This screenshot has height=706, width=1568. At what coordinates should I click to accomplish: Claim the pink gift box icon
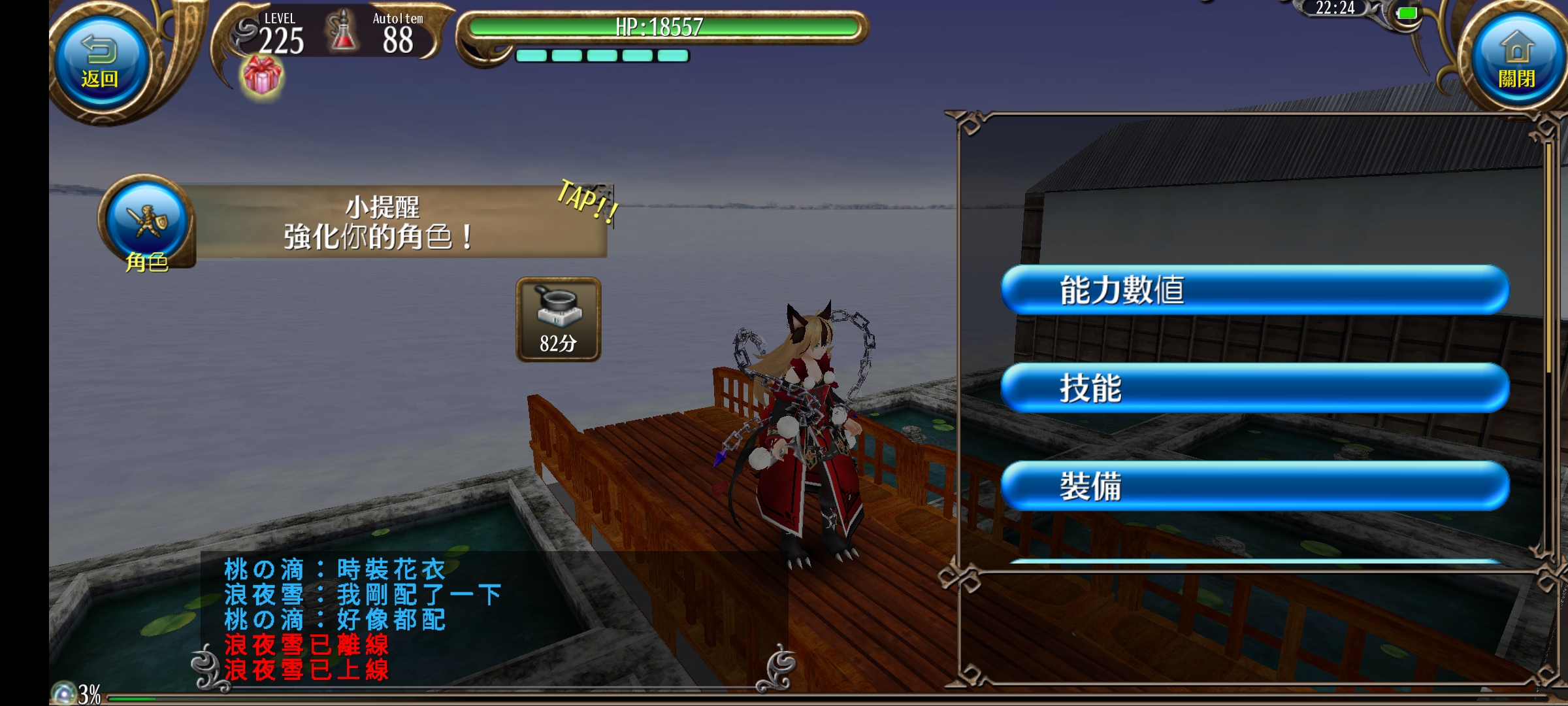262,76
